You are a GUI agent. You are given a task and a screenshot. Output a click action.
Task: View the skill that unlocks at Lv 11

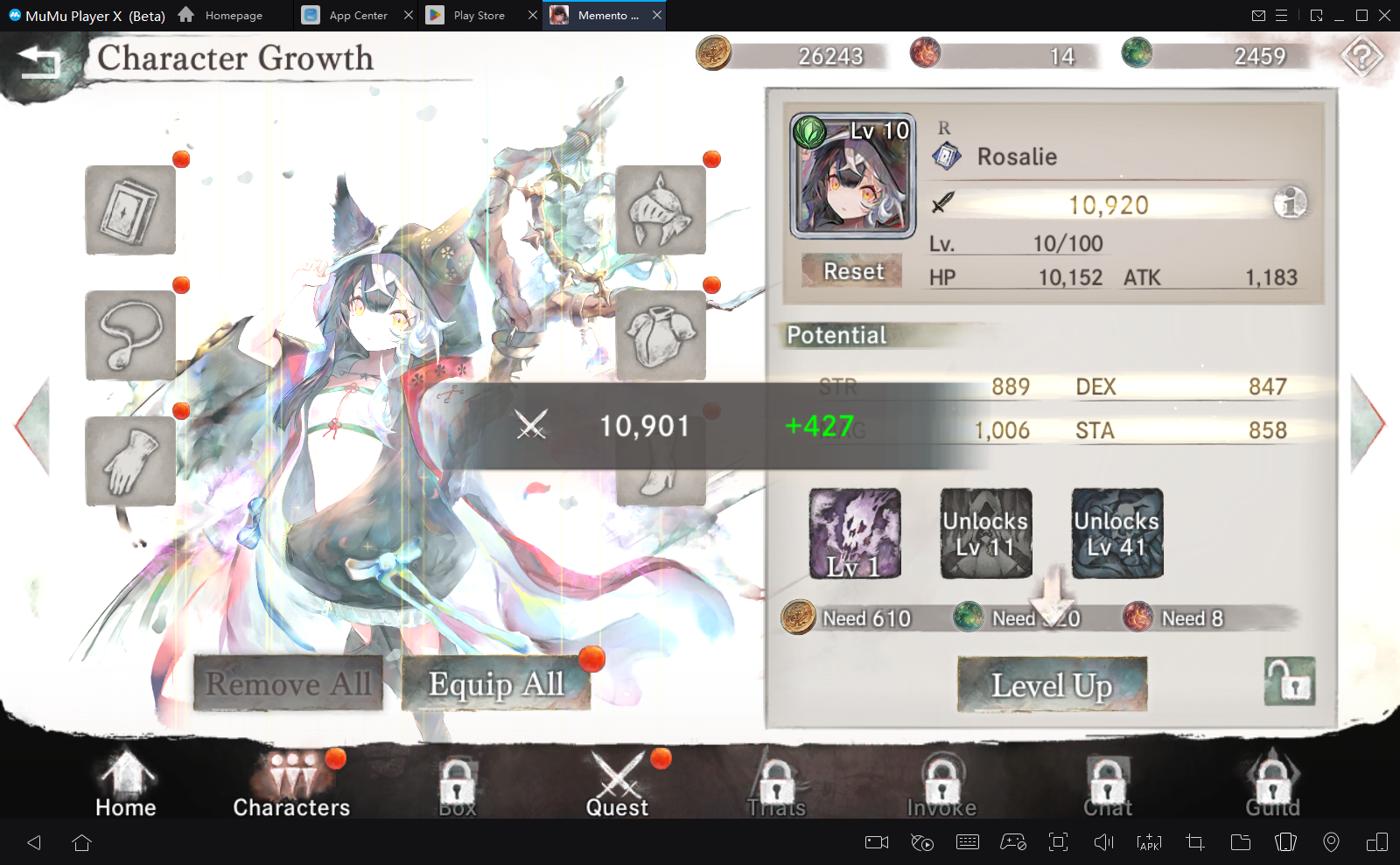985,534
